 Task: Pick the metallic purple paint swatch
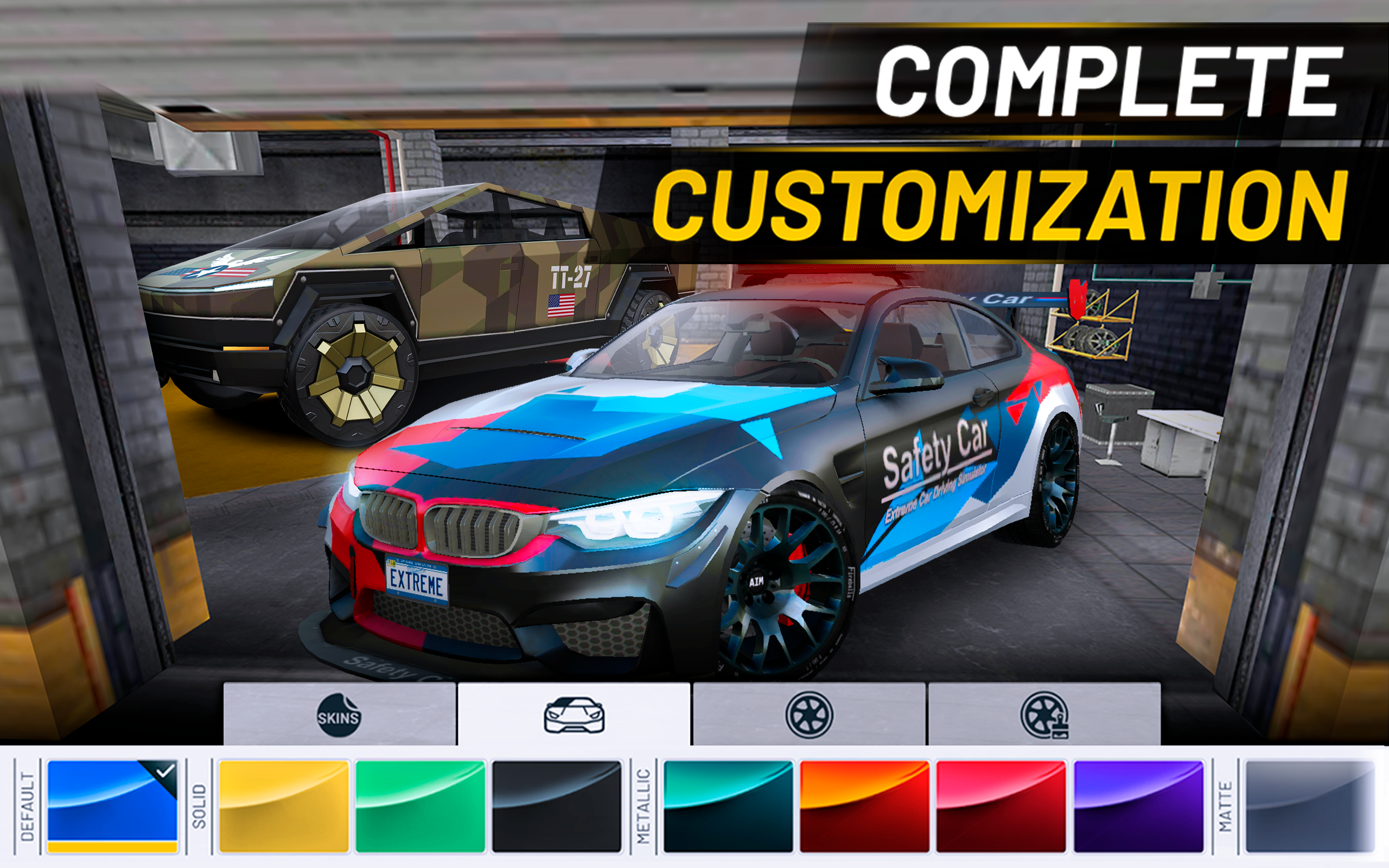[x=1138, y=806]
